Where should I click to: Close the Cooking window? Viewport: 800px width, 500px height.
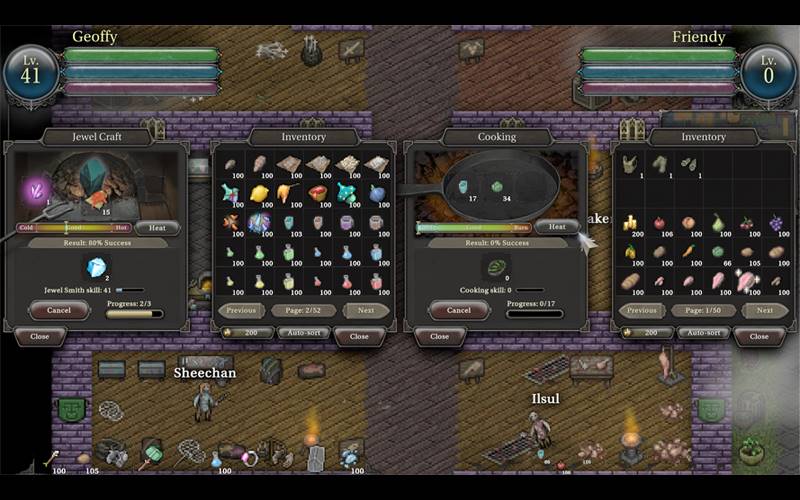point(439,336)
